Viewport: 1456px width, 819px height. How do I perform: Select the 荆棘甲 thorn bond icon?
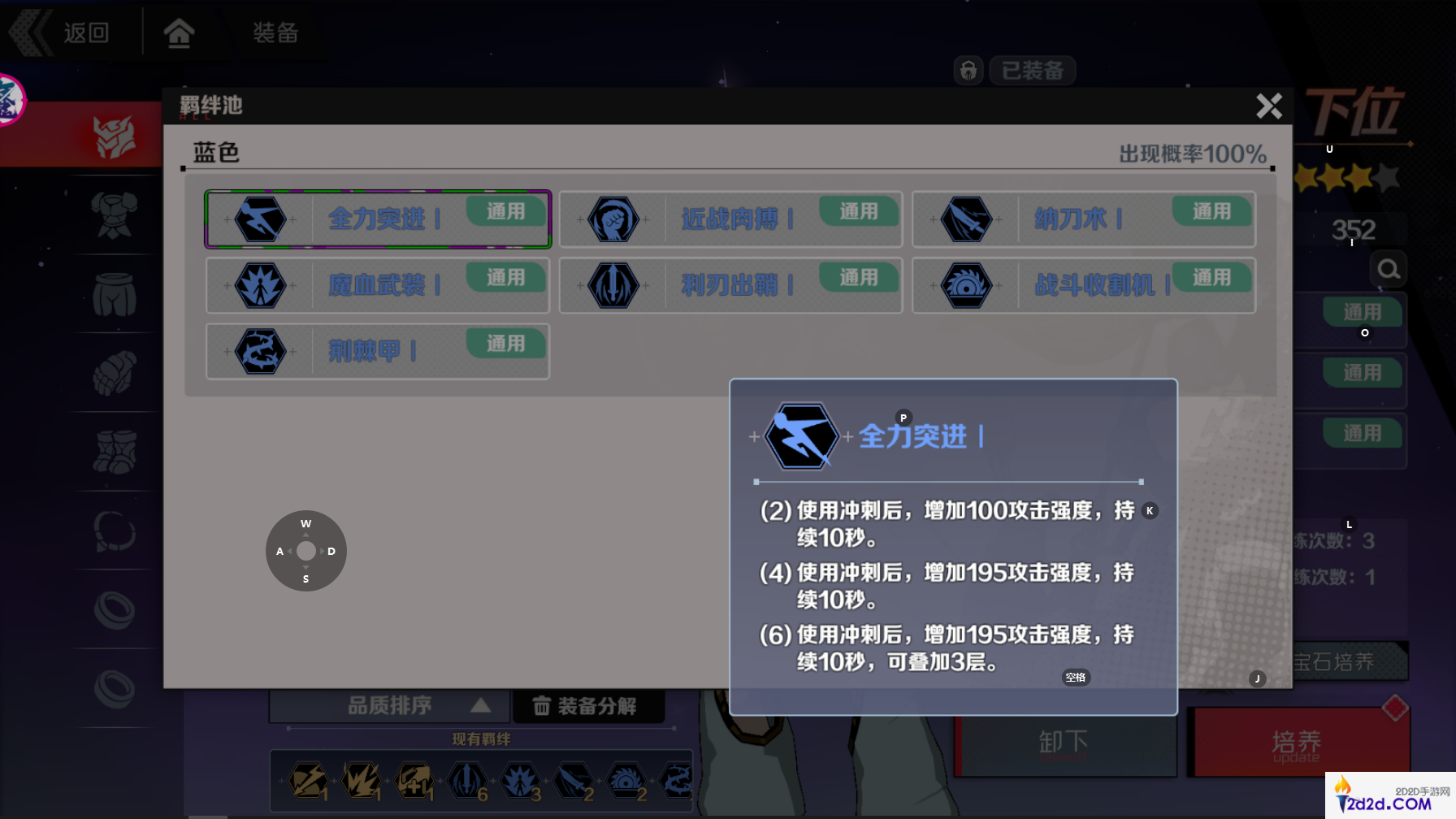click(x=260, y=351)
